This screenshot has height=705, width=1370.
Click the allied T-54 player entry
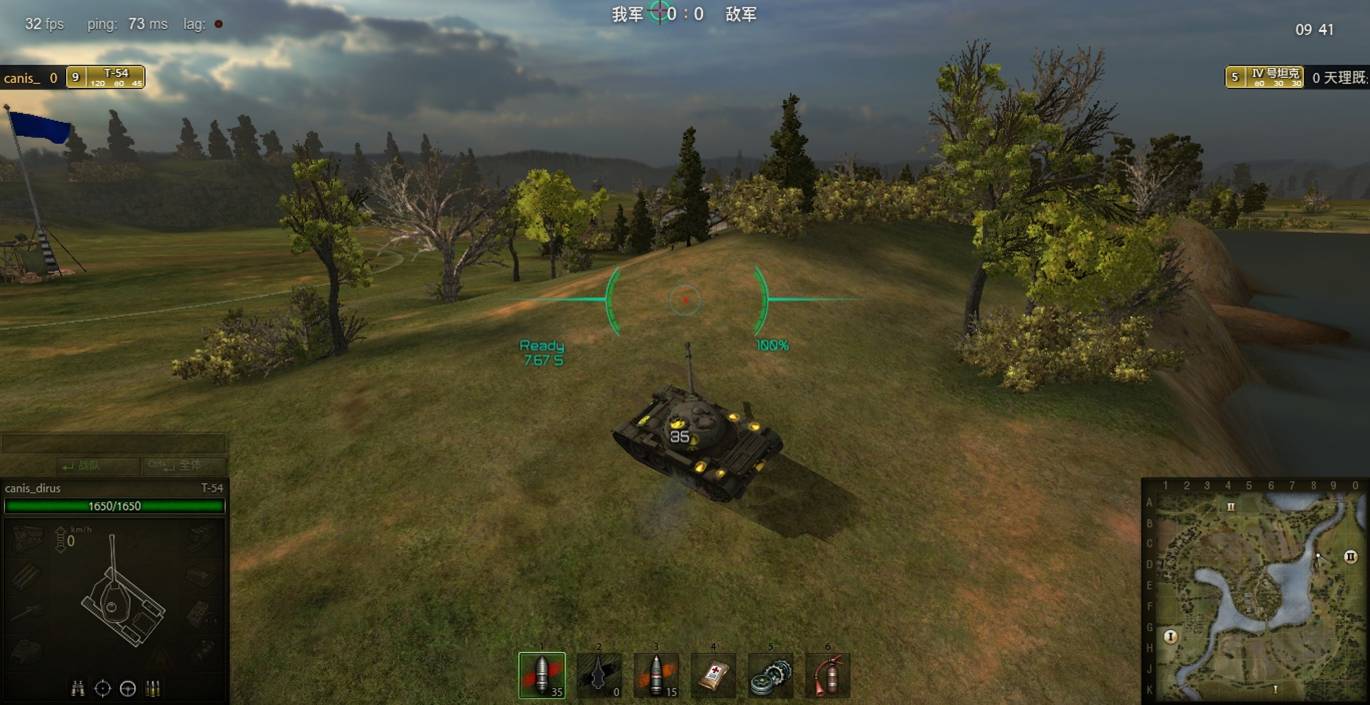click(105, 77)
